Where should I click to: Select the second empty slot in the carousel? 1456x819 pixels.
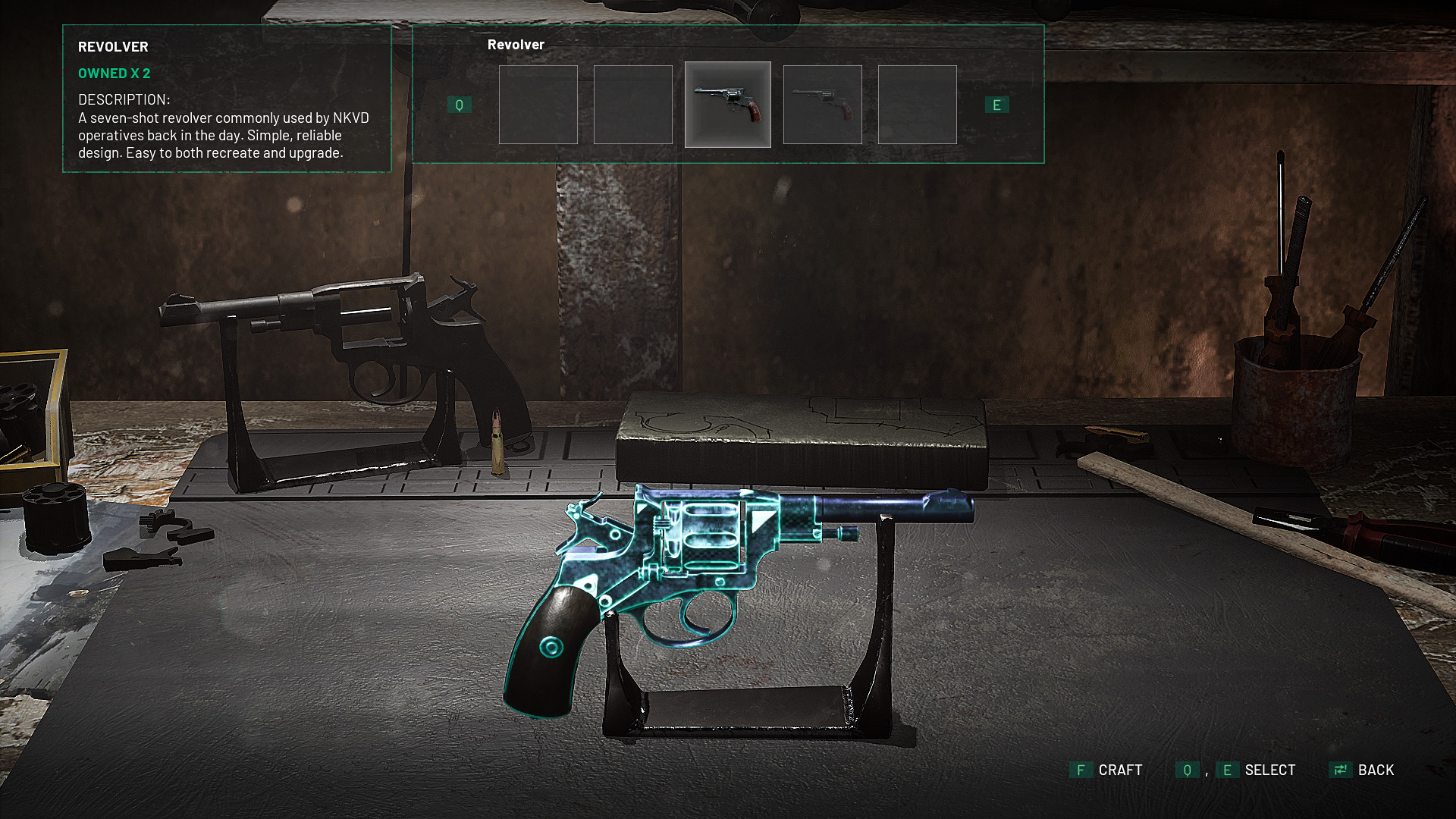[x=633, y=105]
